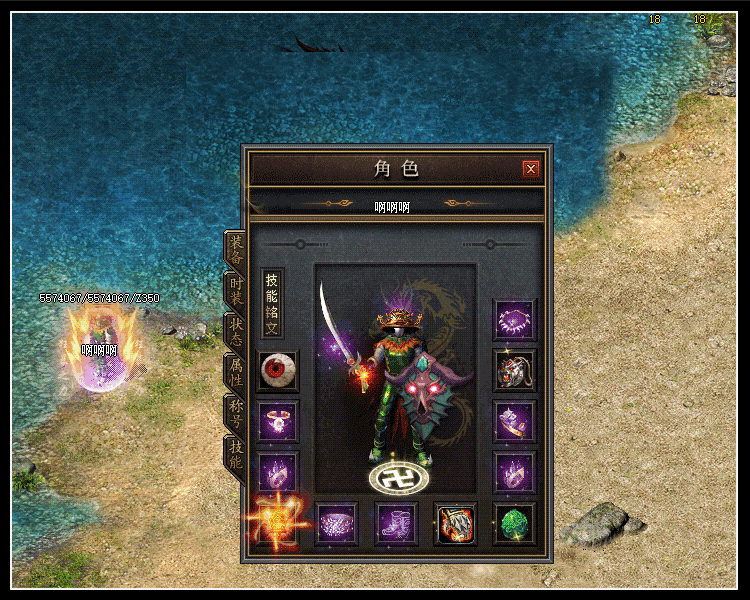Click the green gem orb slot
This screenshot has width=750, height=600.
click(515, 523)
